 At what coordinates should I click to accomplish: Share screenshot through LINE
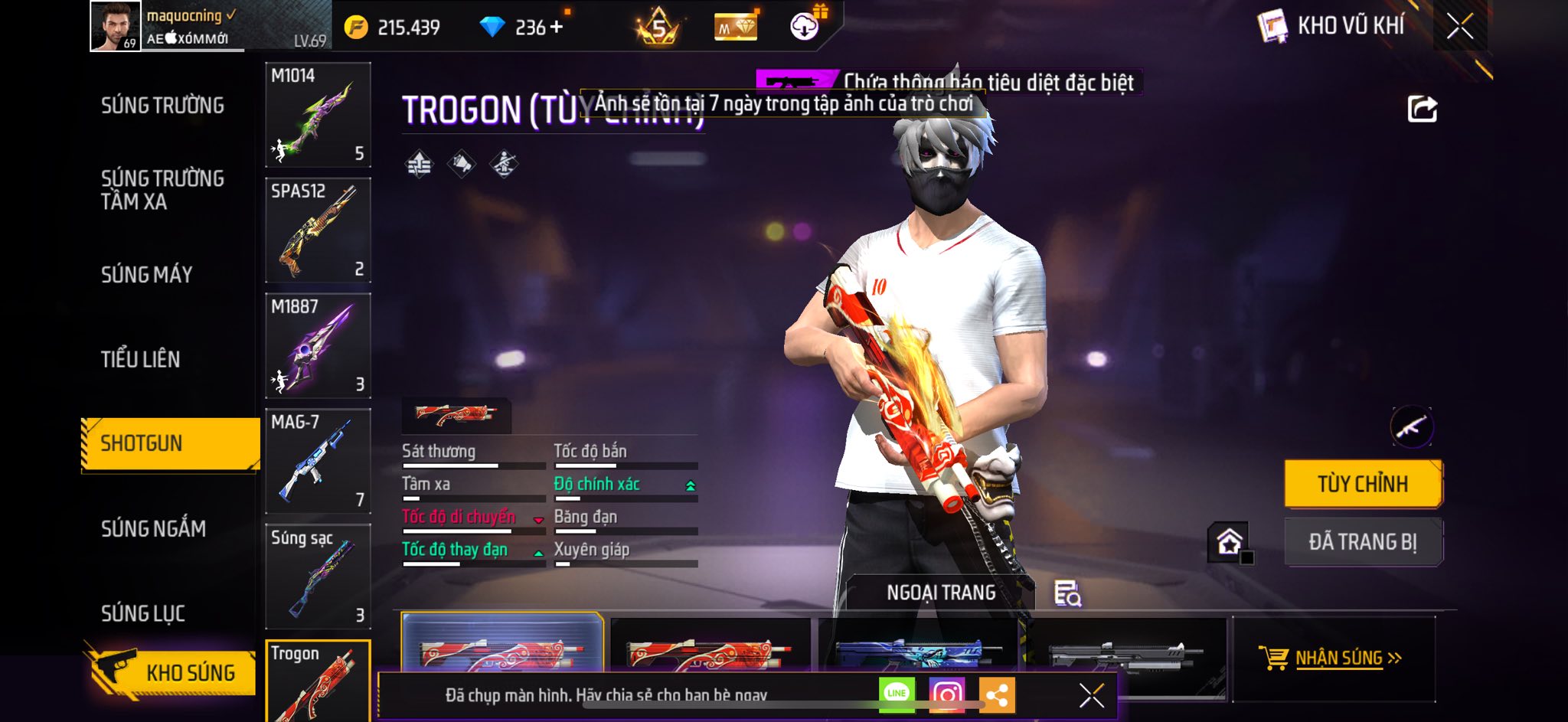point(897,694)
